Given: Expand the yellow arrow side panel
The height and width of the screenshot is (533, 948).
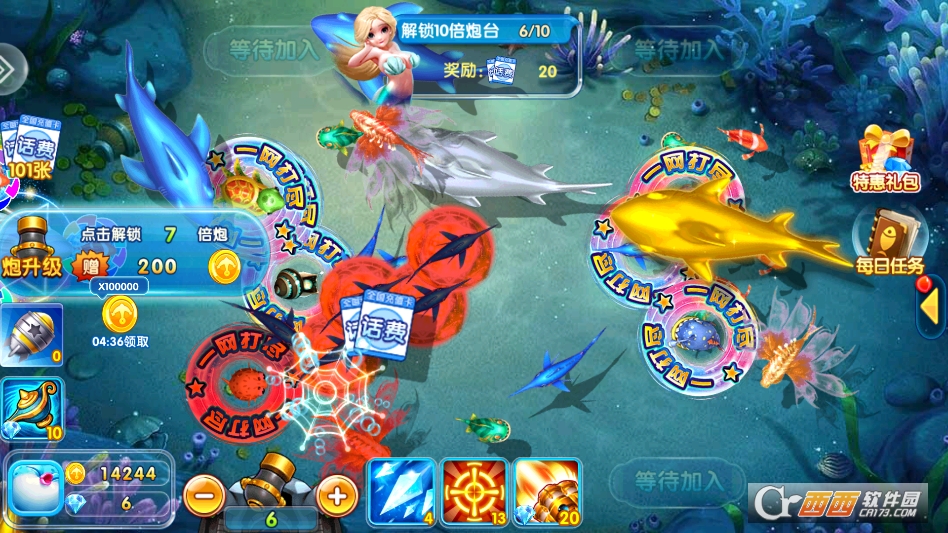Looking at the screenshot, I should tap(929, 307).
